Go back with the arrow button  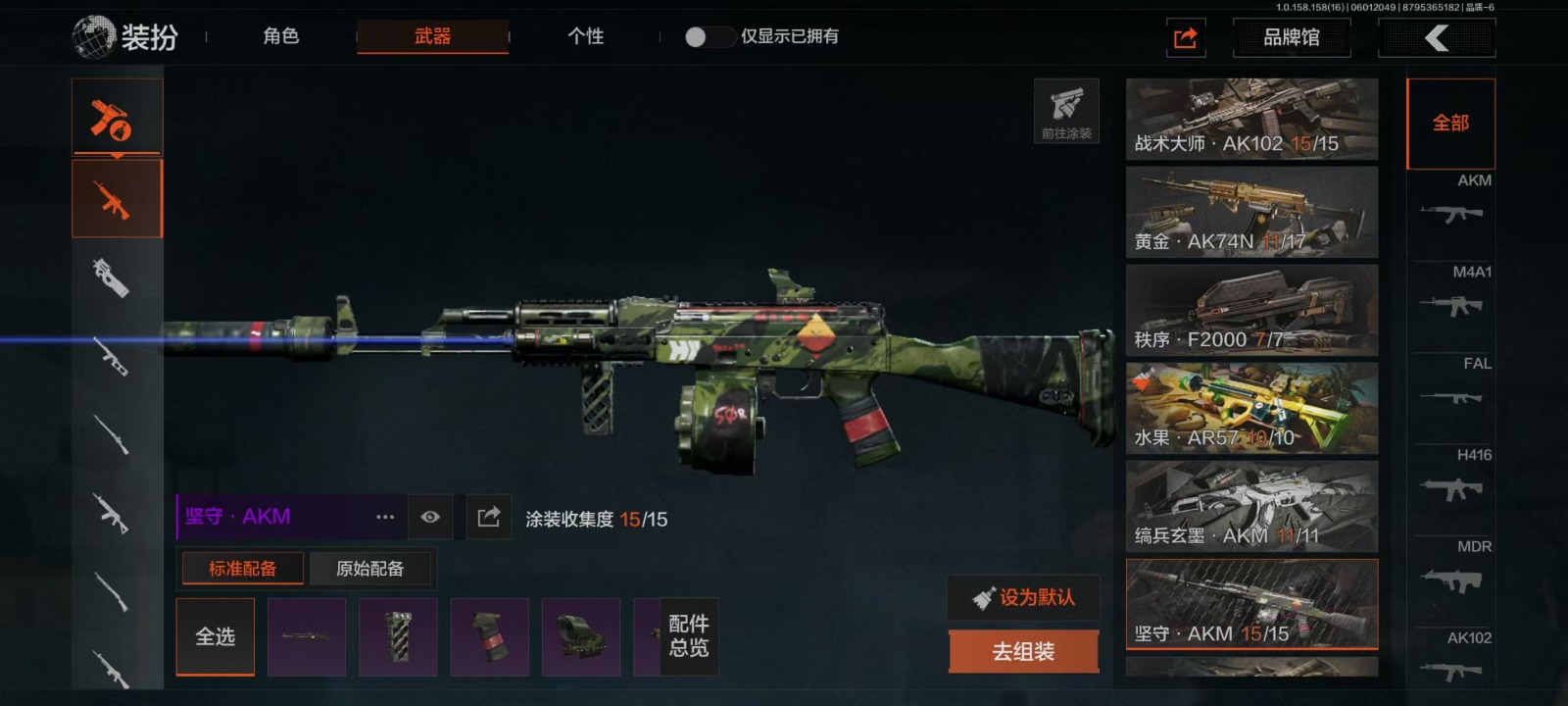coord(1436,37)
